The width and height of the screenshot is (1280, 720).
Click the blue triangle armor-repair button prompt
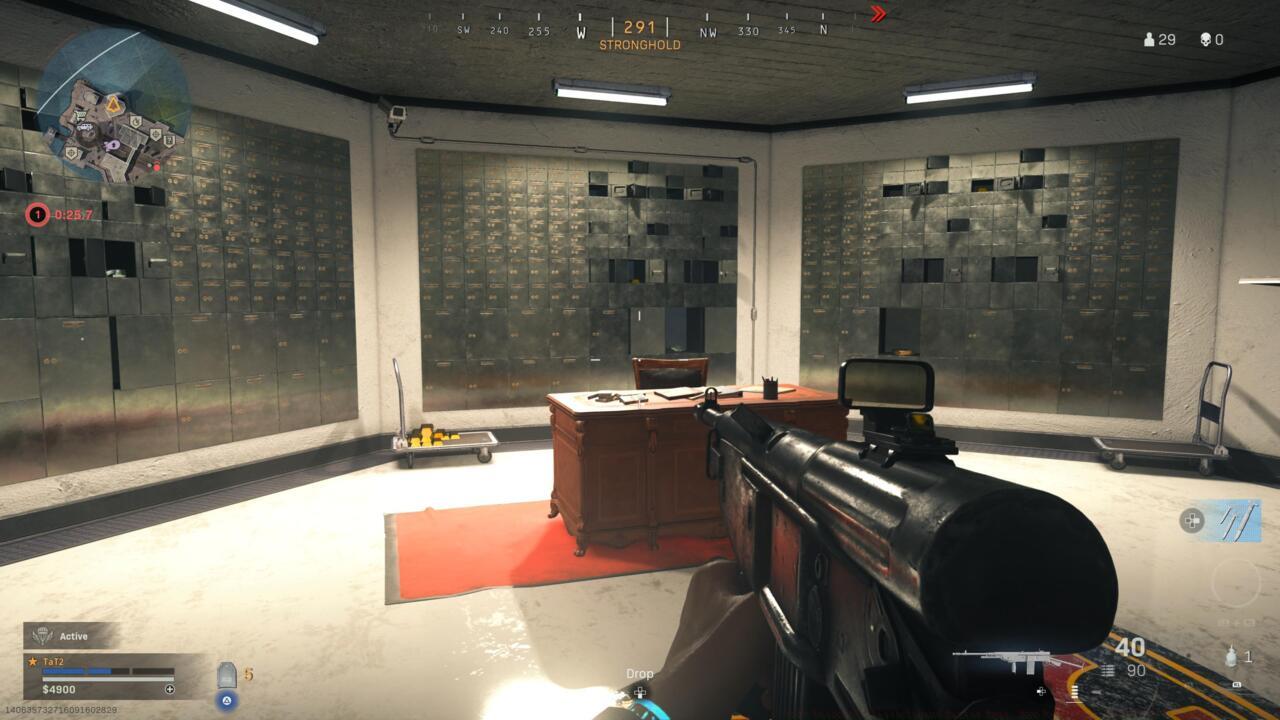[x=226, y=701]
